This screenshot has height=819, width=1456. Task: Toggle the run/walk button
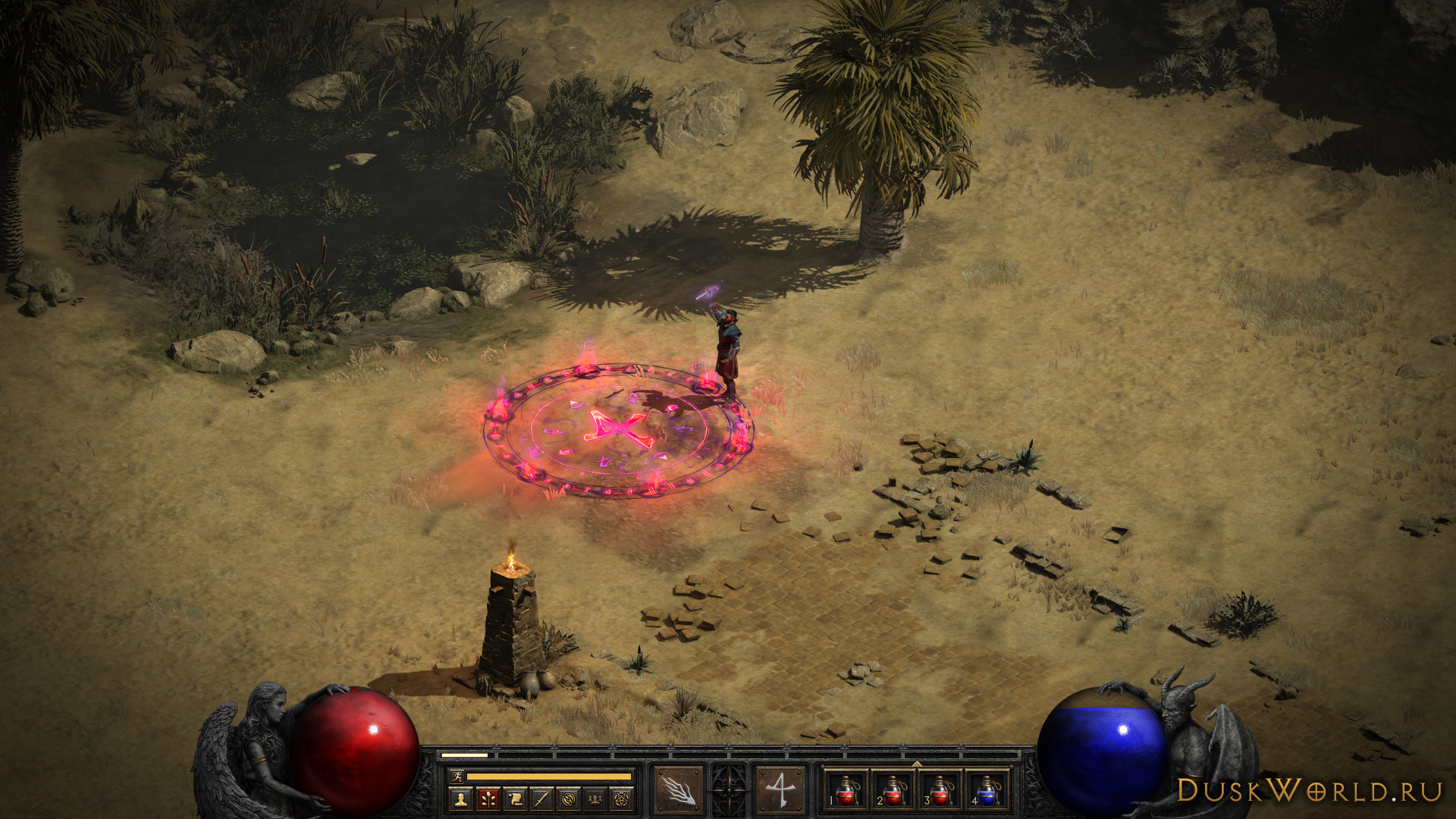(456, 777)
